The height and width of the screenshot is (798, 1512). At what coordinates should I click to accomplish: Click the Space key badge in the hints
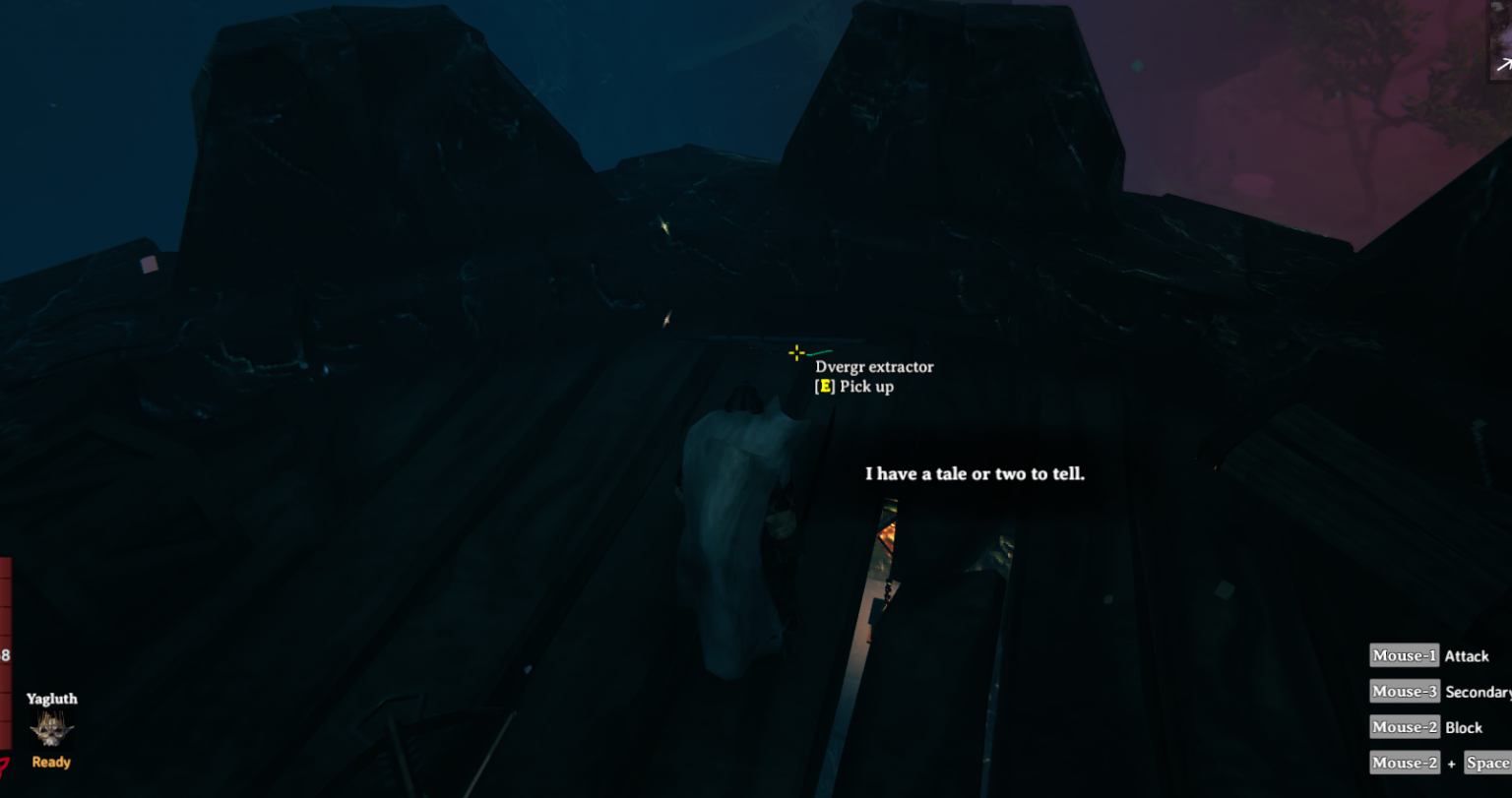coord(1489,763)
